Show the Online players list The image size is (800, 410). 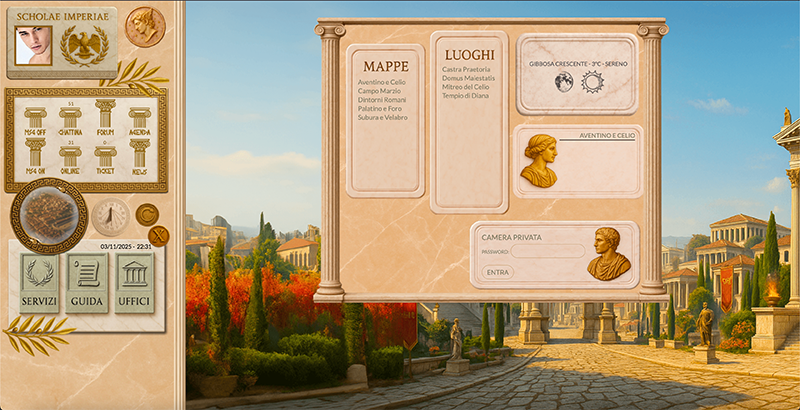pos(70,155)
